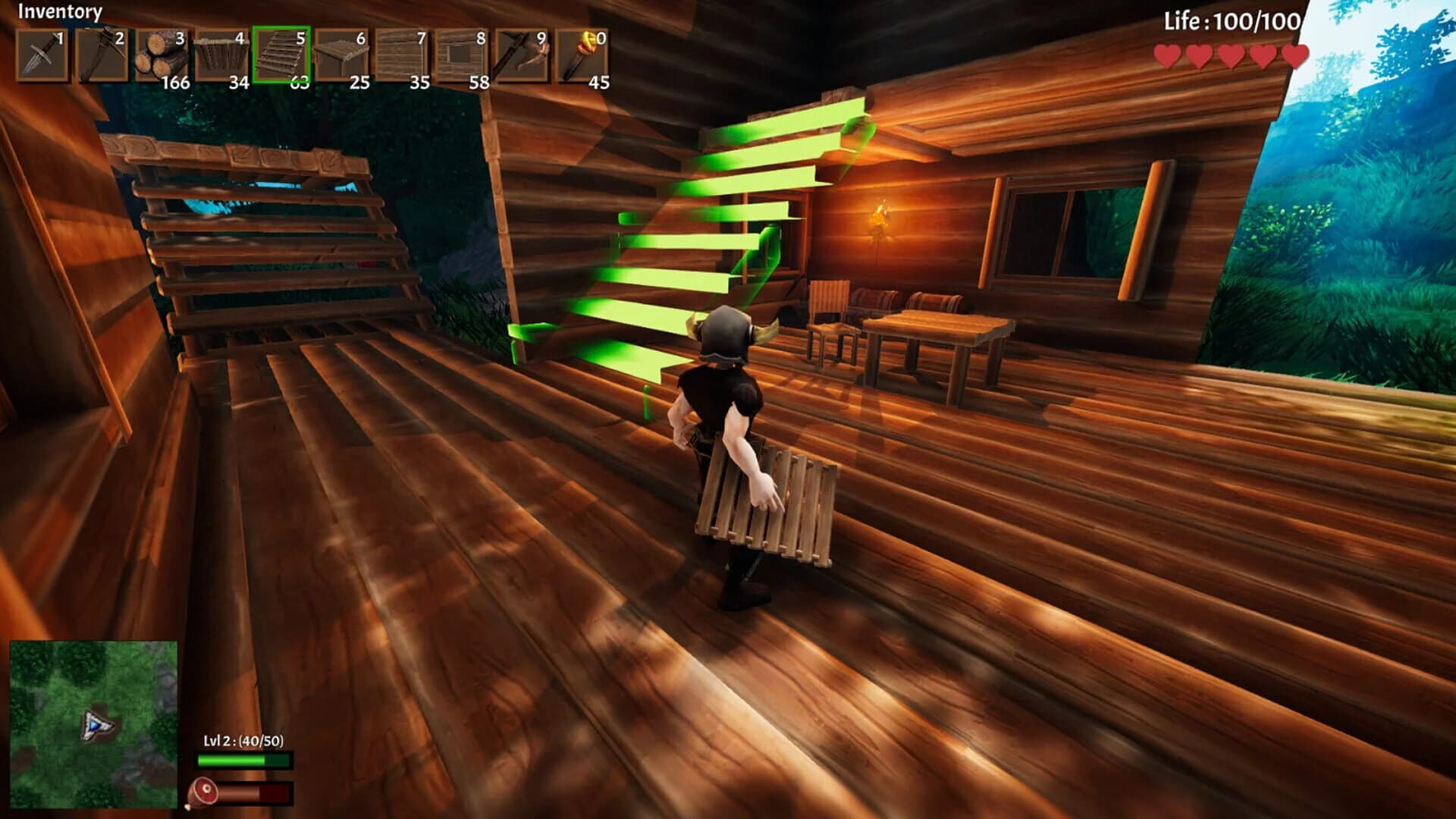Screen dimensions: 1456x819
Task: Open the Inventory via its label
Action: pyautogui.click(x=60, y=11)
